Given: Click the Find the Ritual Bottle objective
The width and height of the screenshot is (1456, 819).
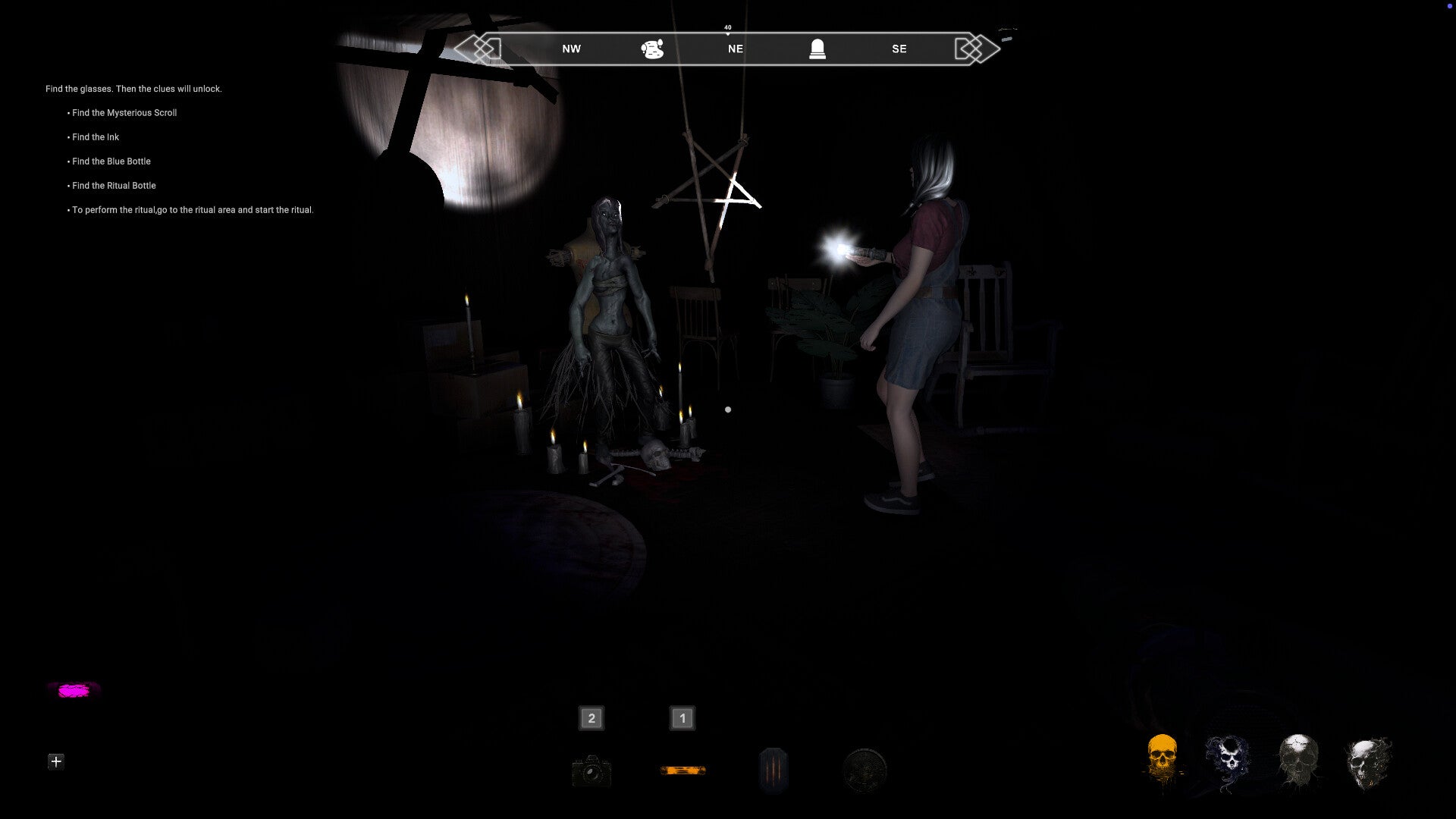Looking at the screenshot, I should pos(114,186).
